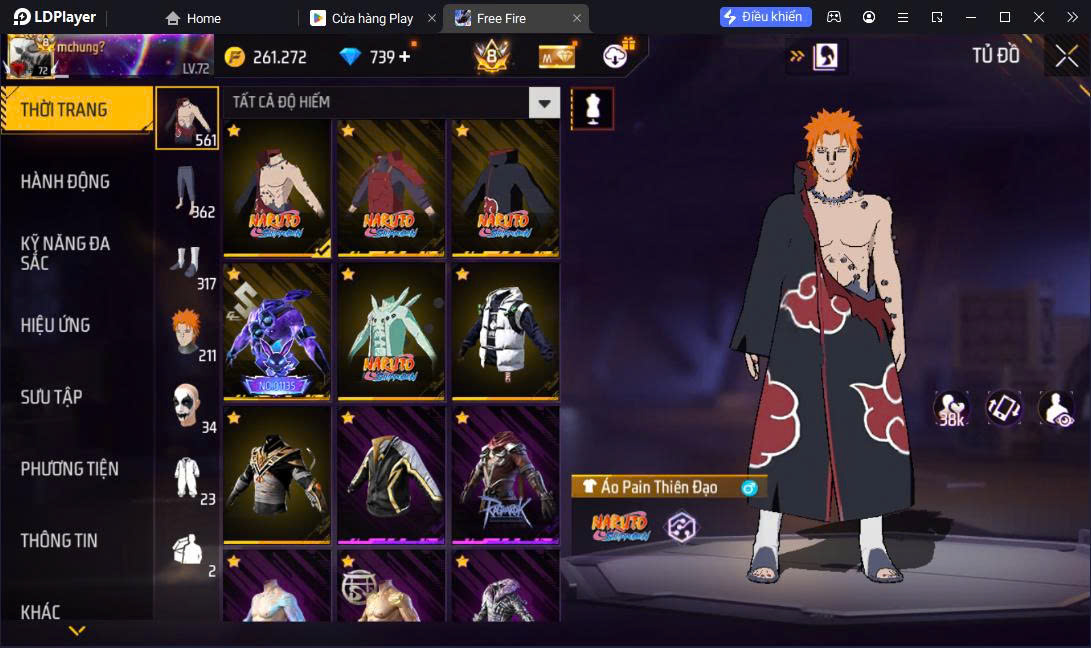Select the purple armored top item
The width and height of the screenshot is (1091, 648).
(x=277, y=329)
